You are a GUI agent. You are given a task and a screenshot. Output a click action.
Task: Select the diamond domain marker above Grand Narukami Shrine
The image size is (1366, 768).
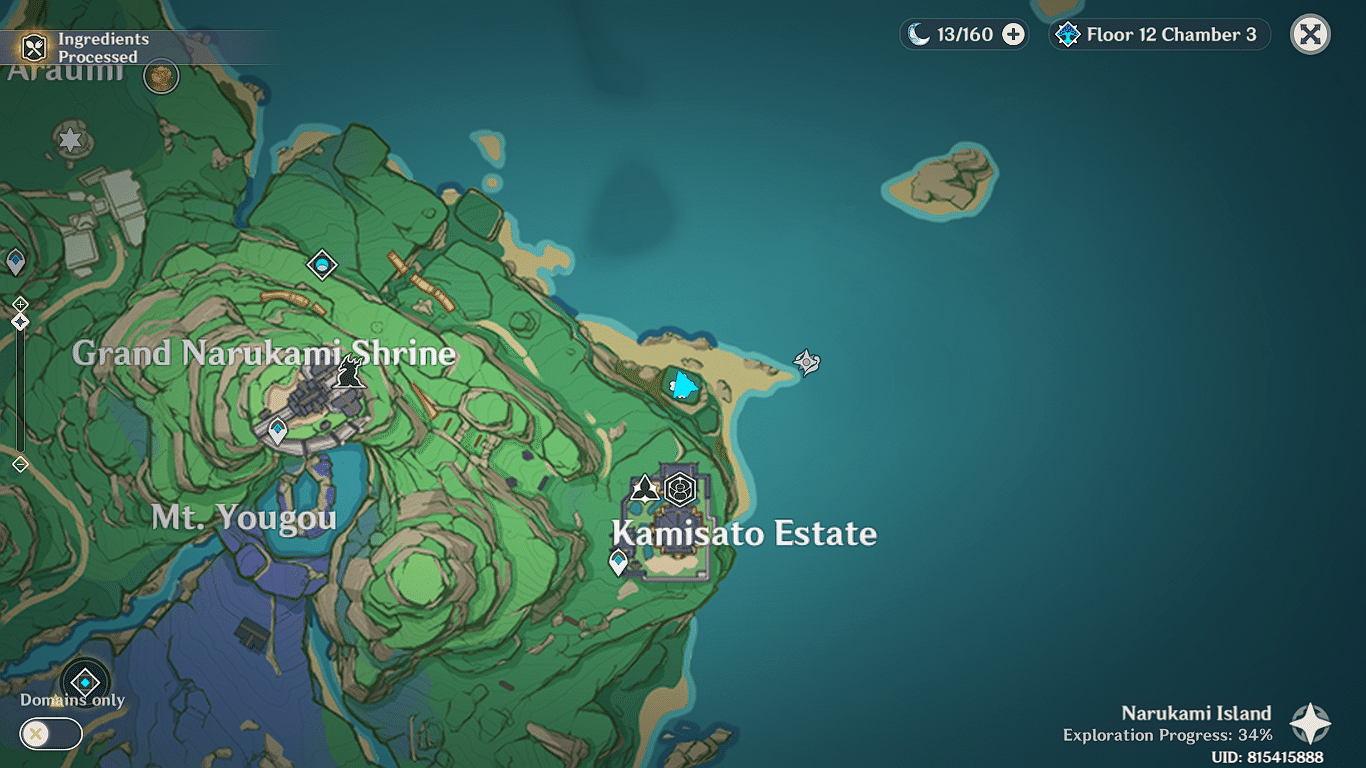(322, 264)
